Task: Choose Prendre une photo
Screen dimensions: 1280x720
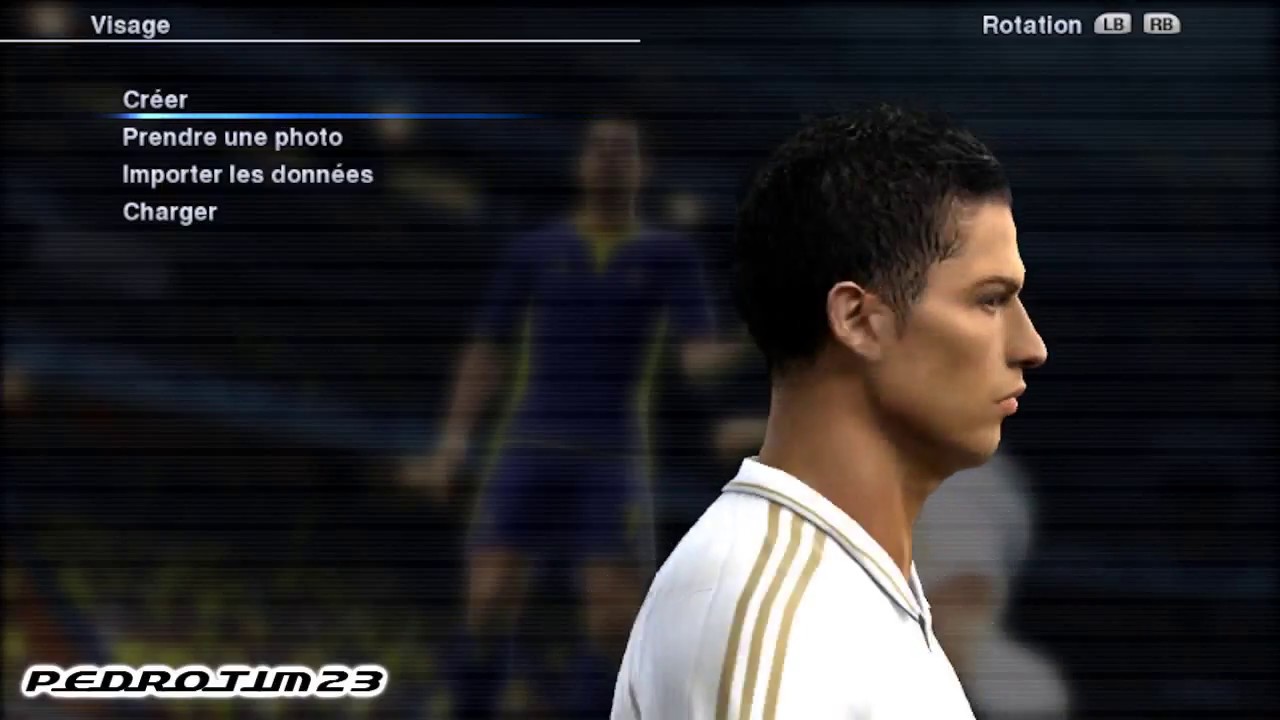Action: click(x=232, y=137)
